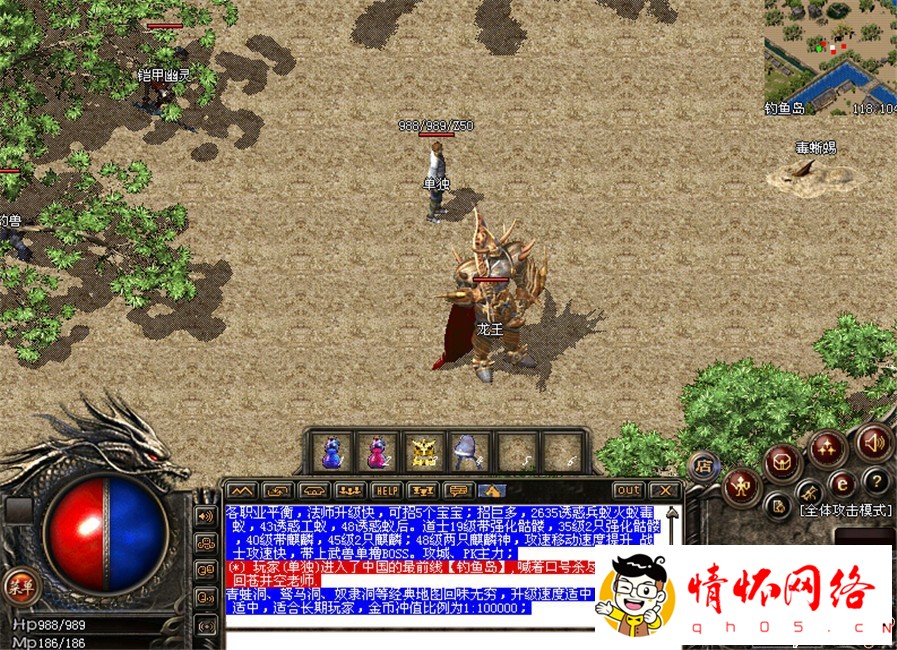The height and width of the screenshot is (650, 897).
Task: Click the round 'e' orb button
Action: [x=843, y=483]
